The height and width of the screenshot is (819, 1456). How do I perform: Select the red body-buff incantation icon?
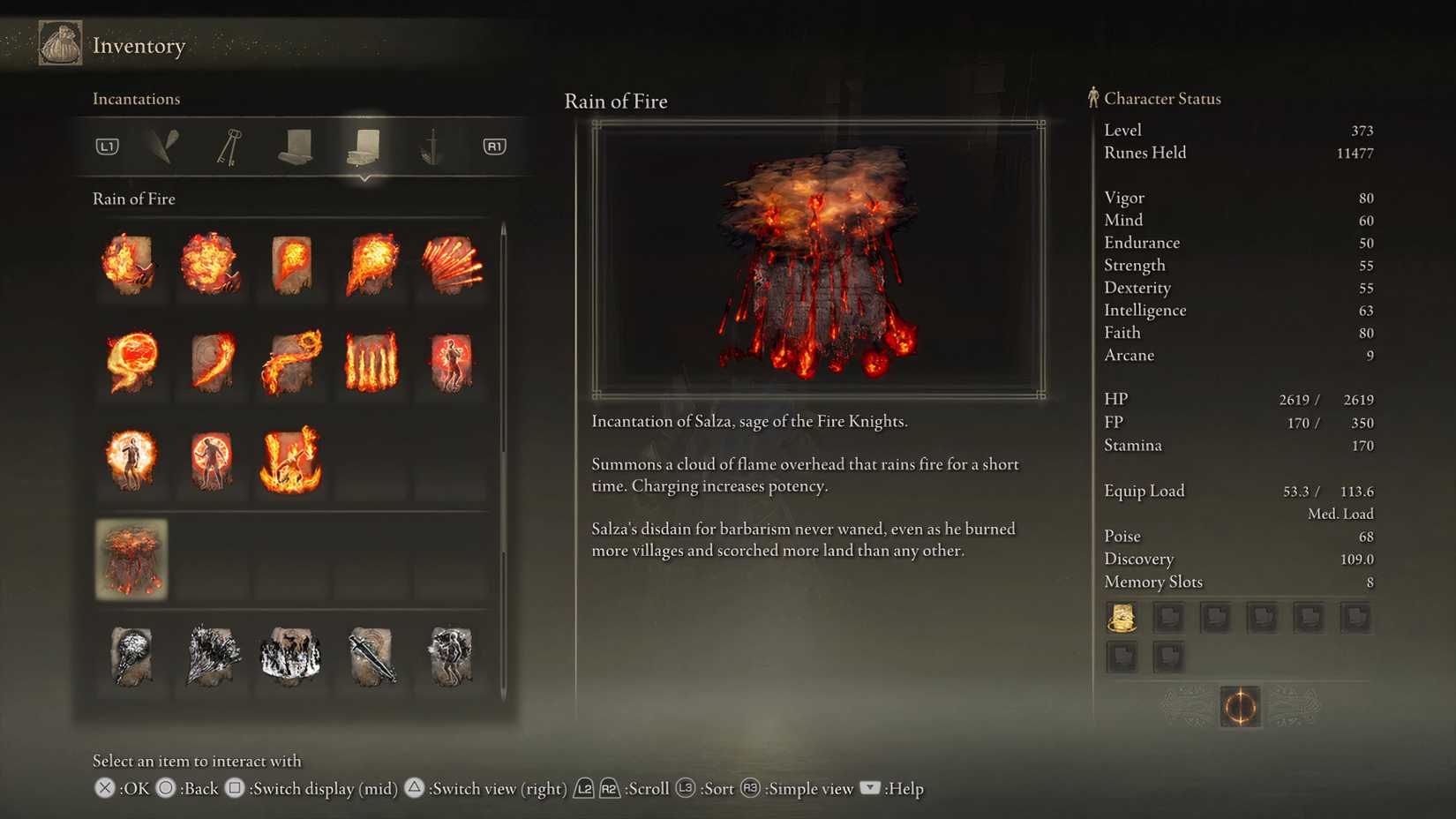(x=448, y=362)
